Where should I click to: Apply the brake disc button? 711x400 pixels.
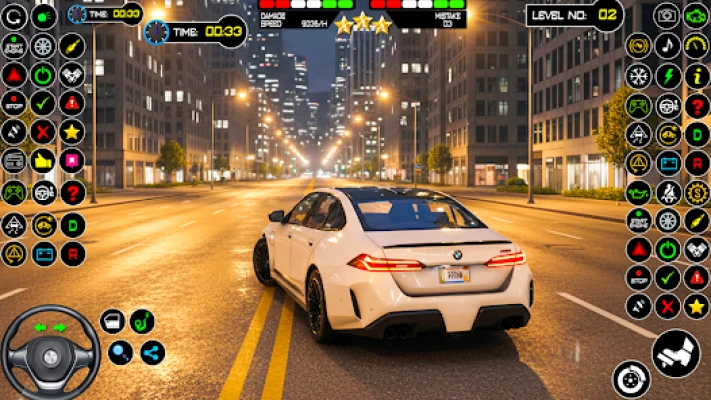tap(632, 379)
